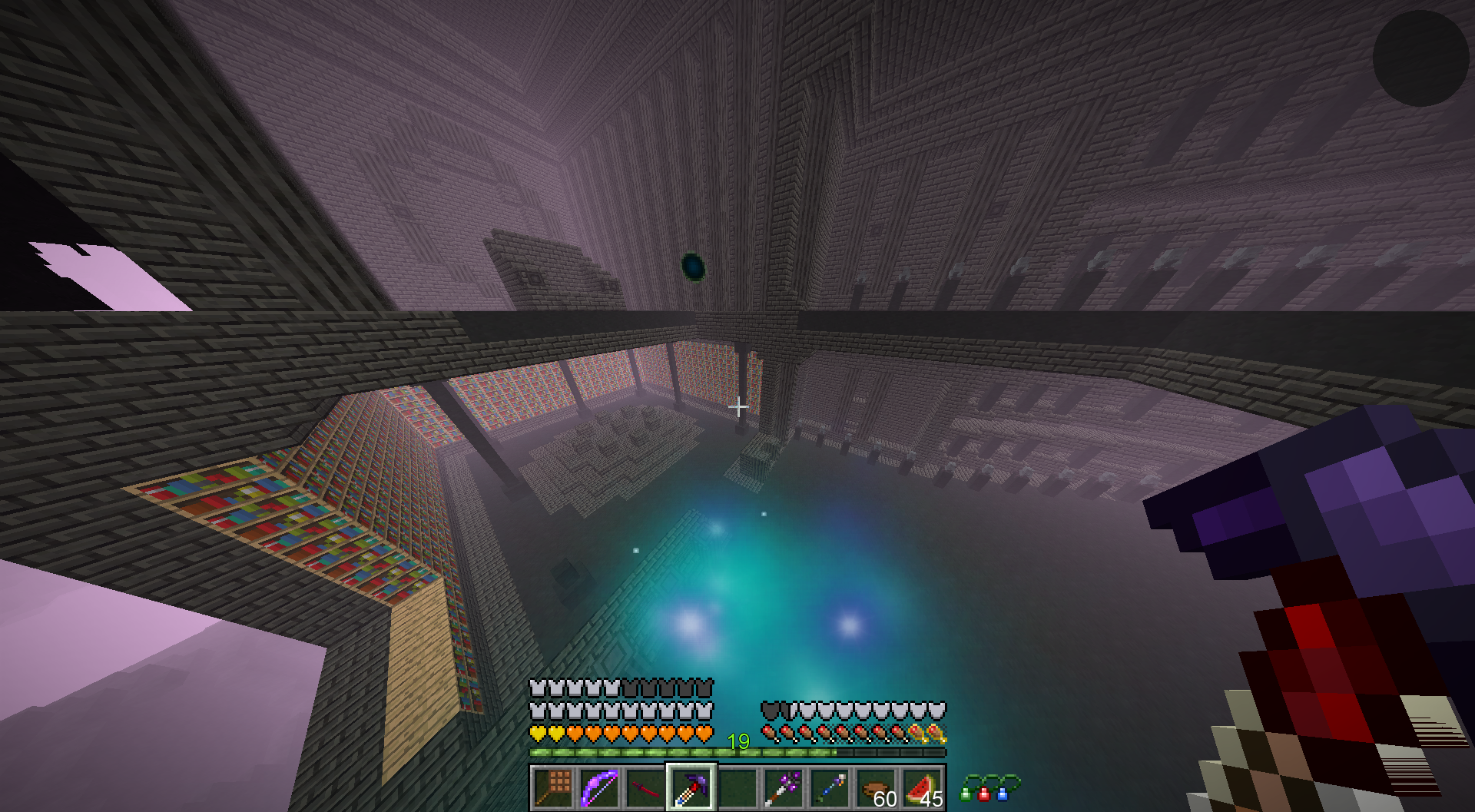Select the watermelon slice stack of 45
The height and width of the screenshot is (812, 1475).
[923, 788]
